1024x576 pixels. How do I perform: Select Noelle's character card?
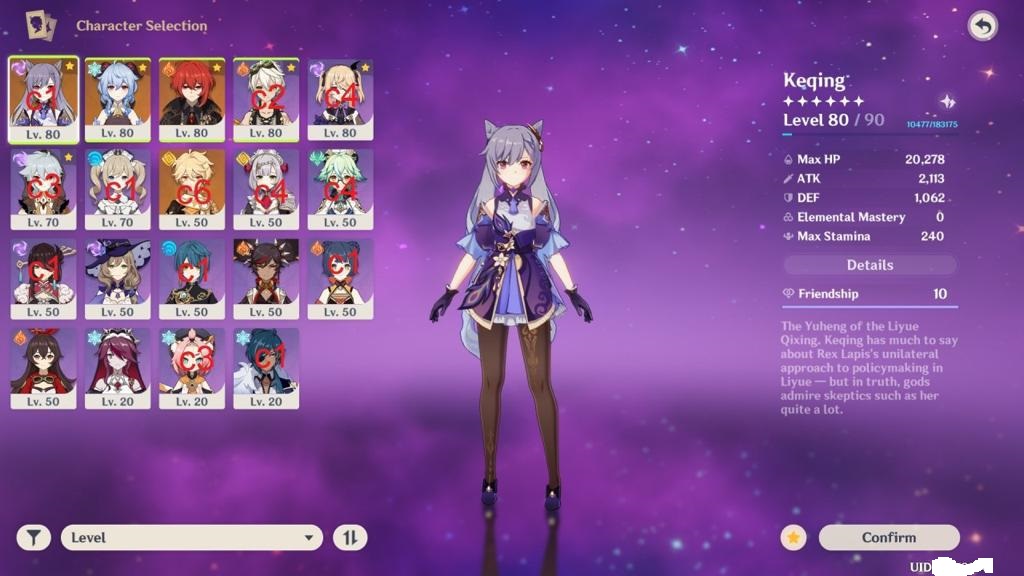pyautogui.click(x=266, y=187)
